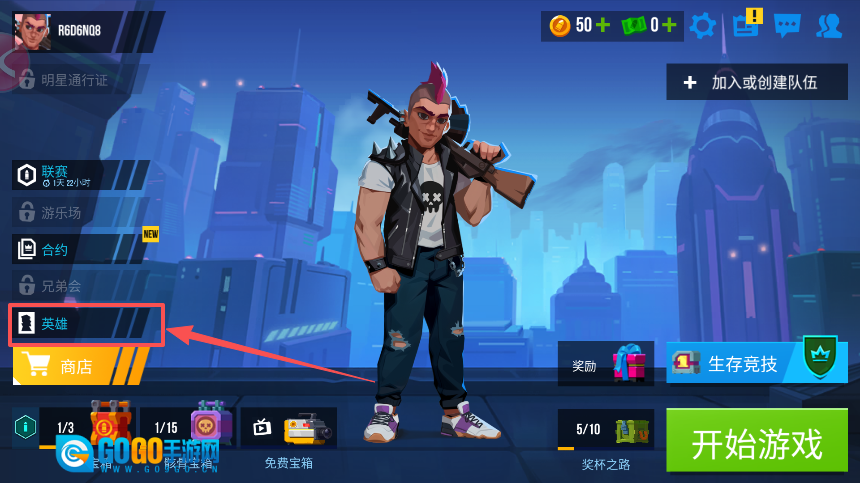Open the friends list icon

pos(828,25)
